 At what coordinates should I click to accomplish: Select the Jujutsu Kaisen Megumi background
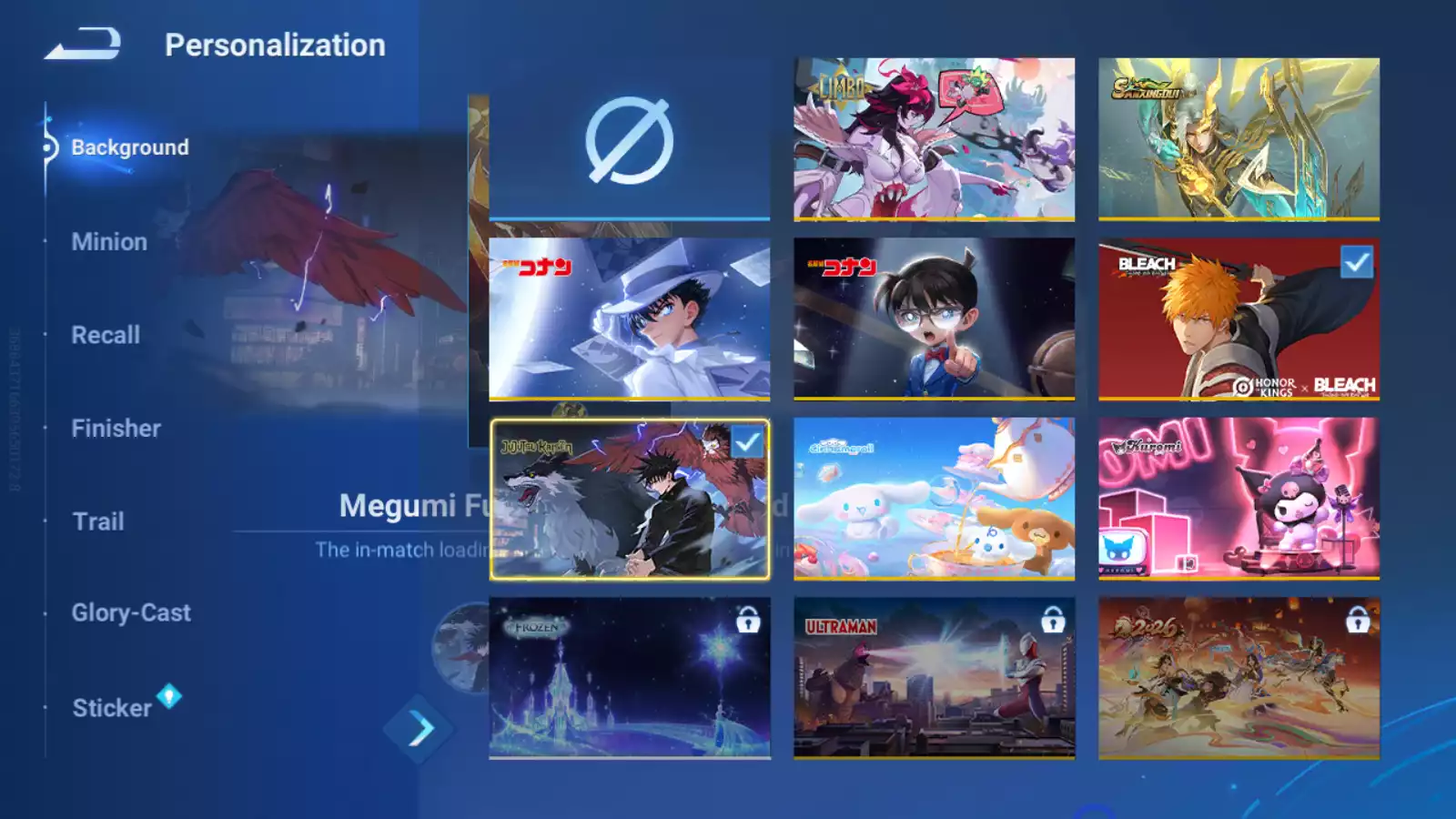629,499
